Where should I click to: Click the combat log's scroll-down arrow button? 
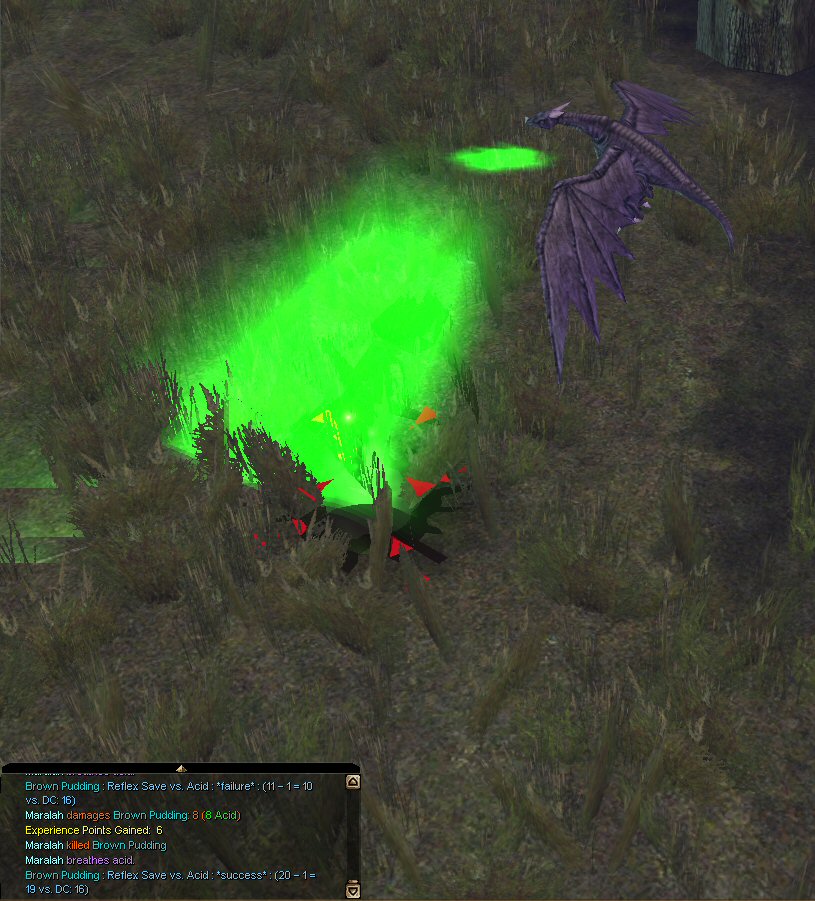[x=352, y=889]
